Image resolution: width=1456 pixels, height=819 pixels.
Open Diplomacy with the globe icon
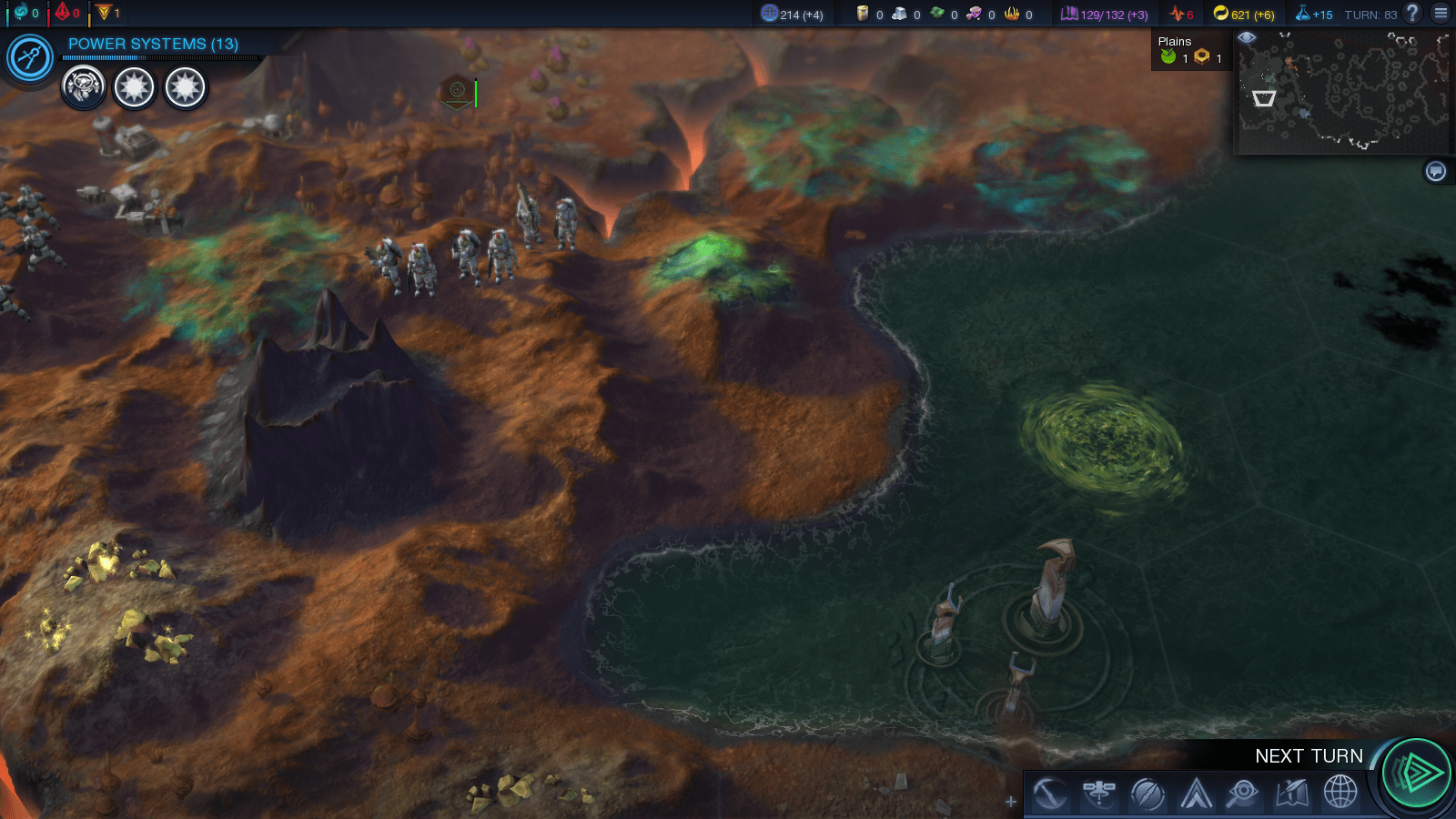tap(1338, 794)
